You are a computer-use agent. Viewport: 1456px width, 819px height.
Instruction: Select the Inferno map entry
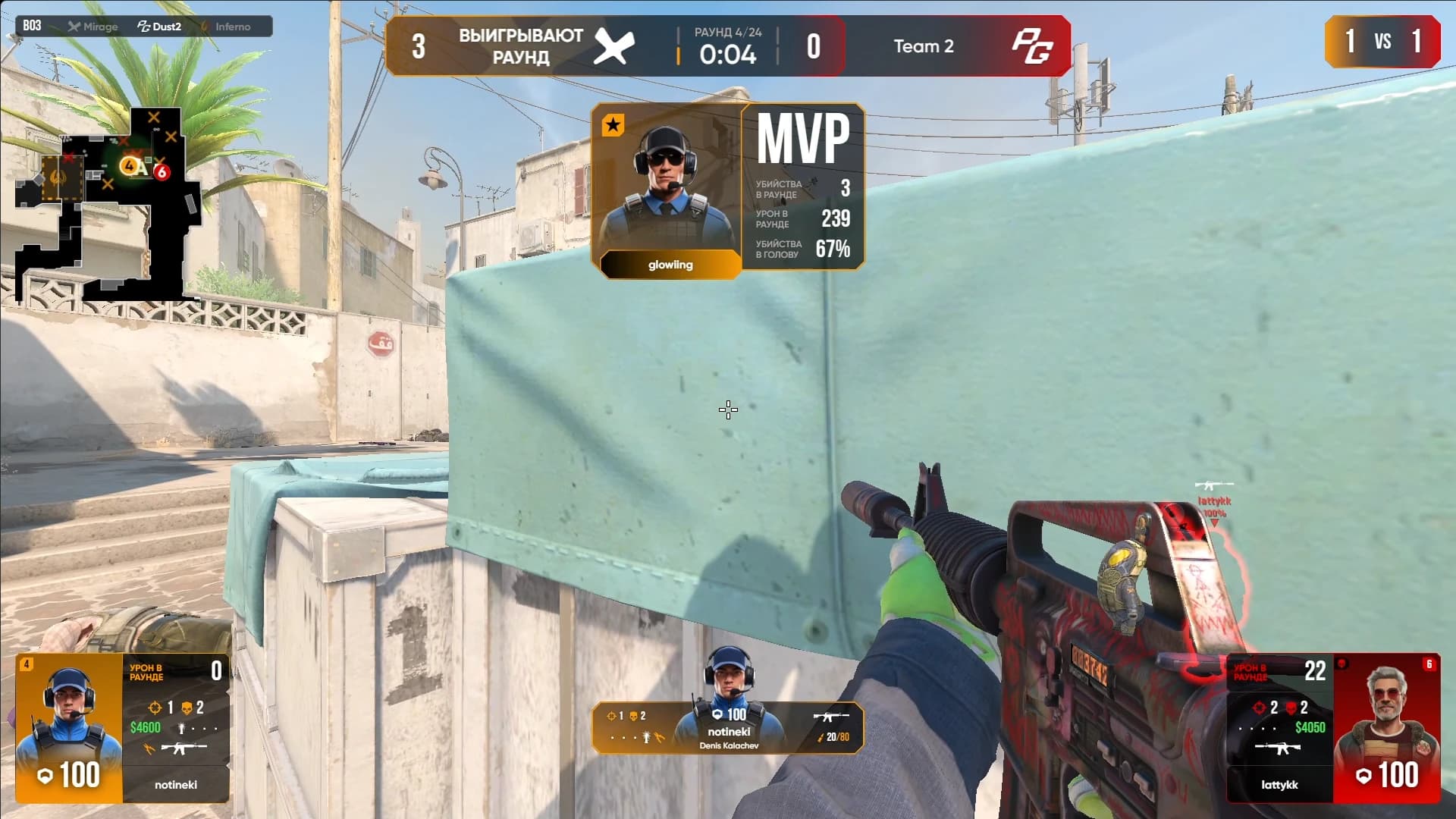tap(226, 27)
